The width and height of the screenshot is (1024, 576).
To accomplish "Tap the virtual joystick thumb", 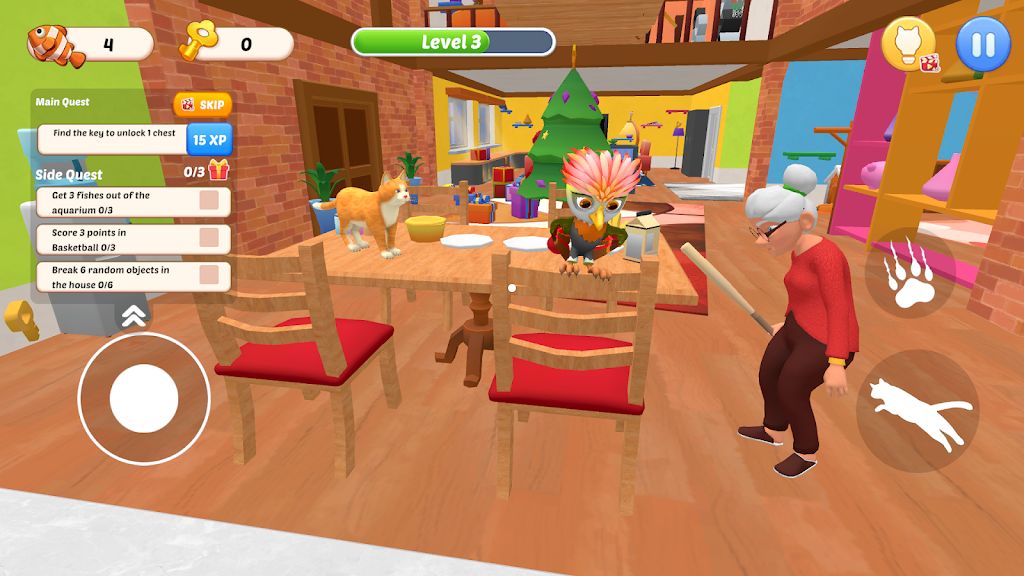I will [x=144, y=398].
